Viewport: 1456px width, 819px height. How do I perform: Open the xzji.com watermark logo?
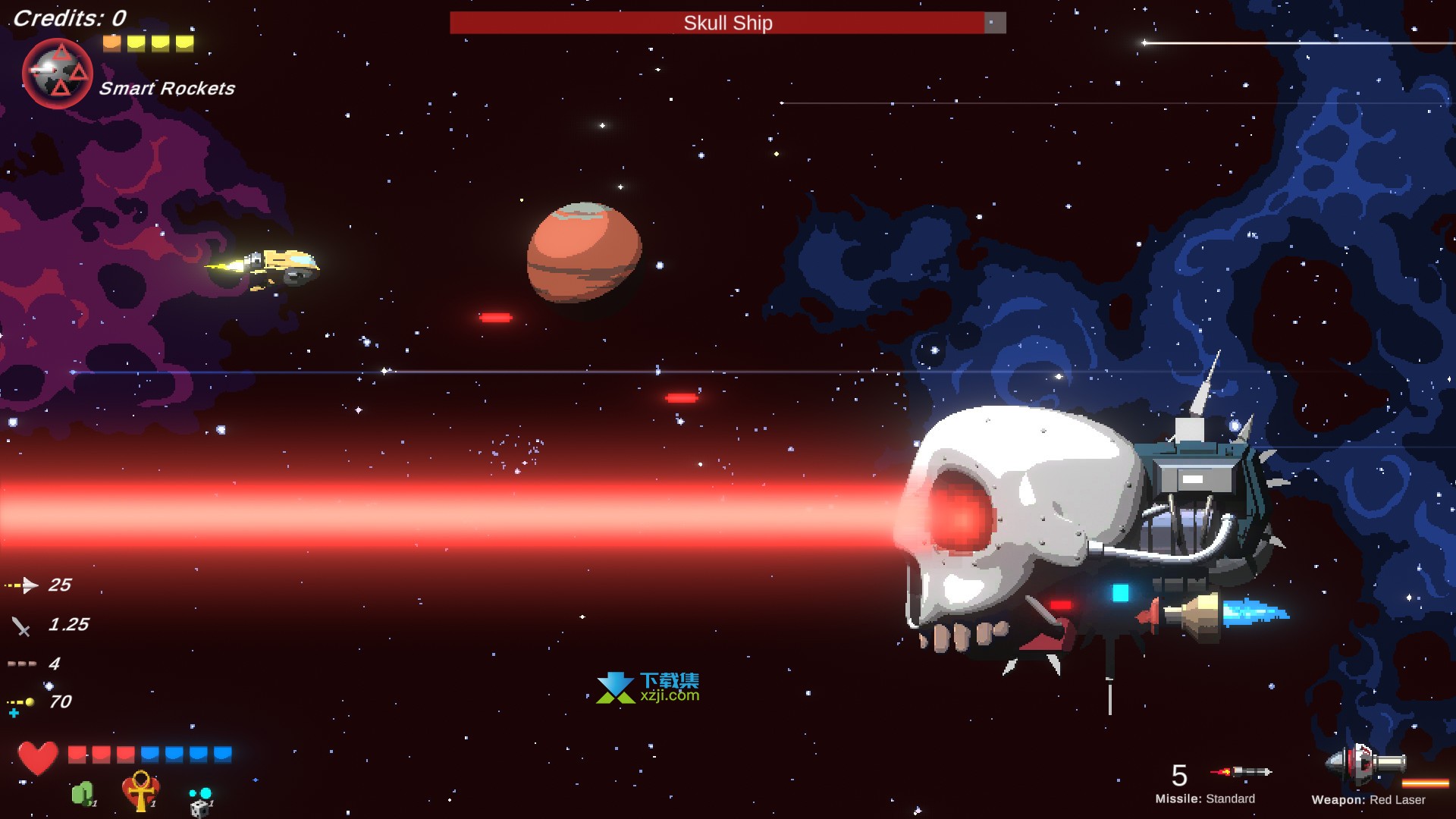648,687
